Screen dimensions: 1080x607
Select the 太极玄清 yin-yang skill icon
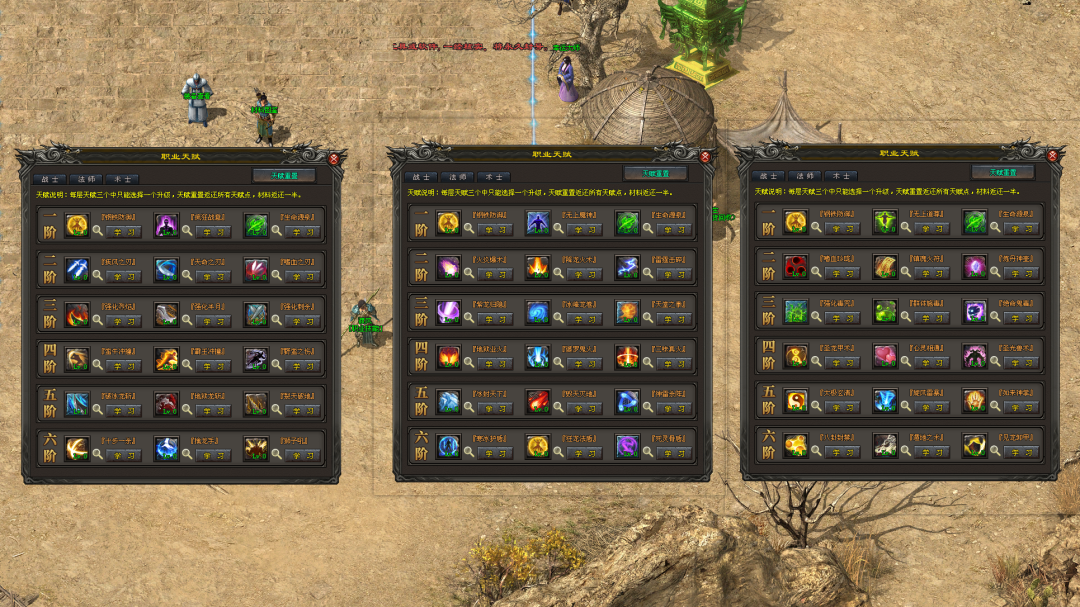click(796, 401)
